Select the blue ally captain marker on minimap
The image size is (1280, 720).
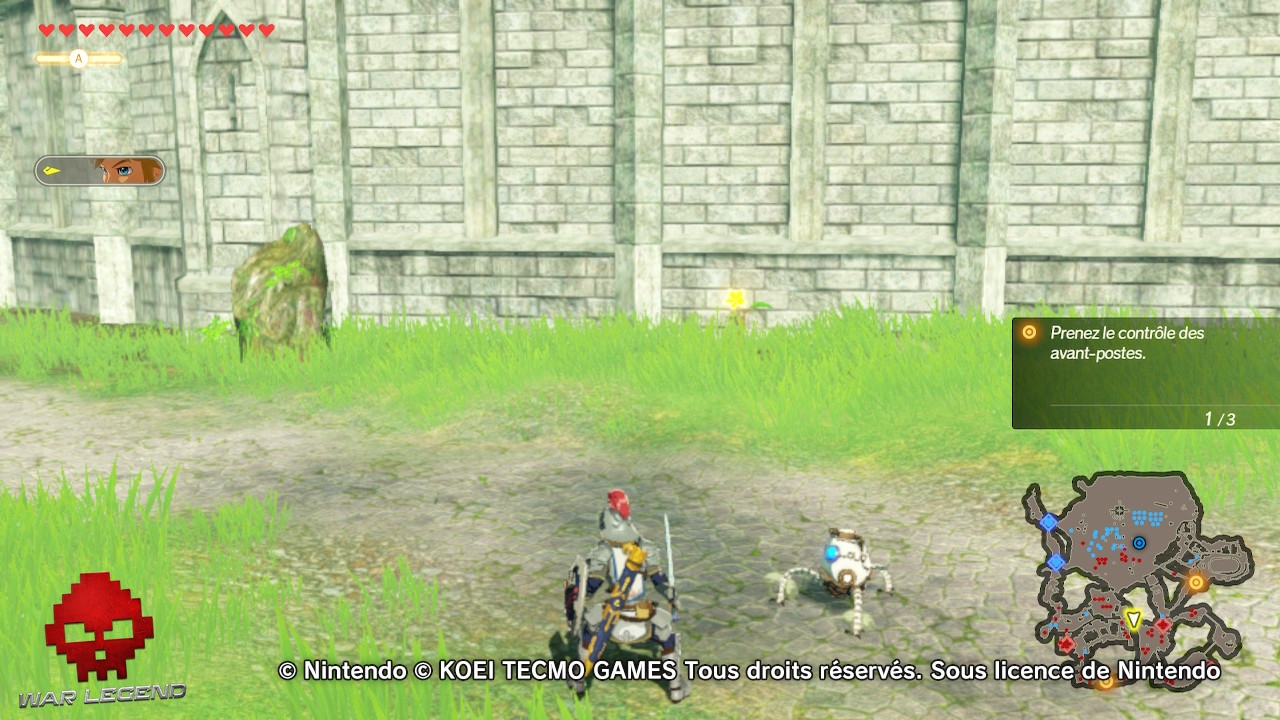point(1139,542)
